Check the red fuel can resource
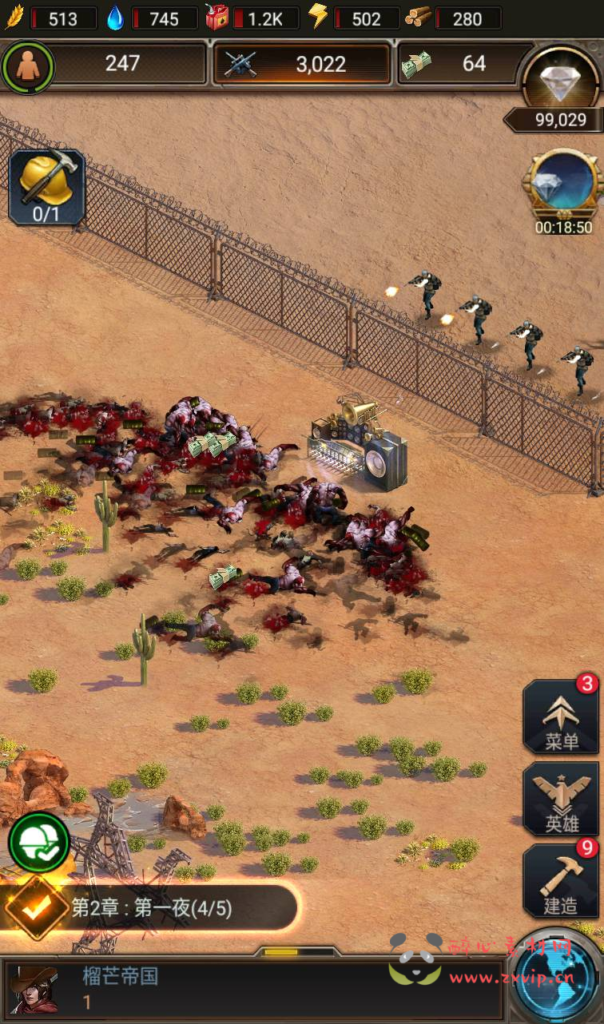 (251, 18)
